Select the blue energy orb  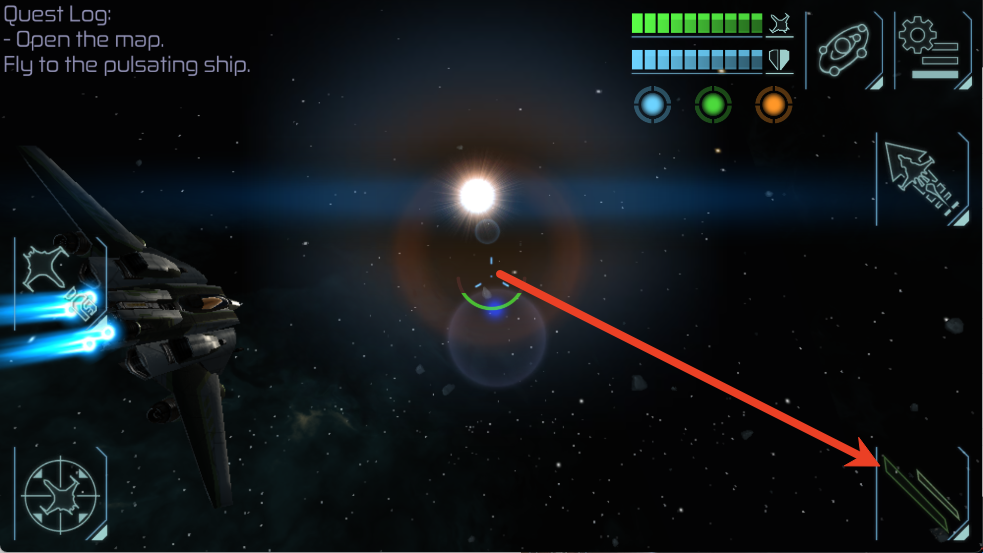(652, 104)
